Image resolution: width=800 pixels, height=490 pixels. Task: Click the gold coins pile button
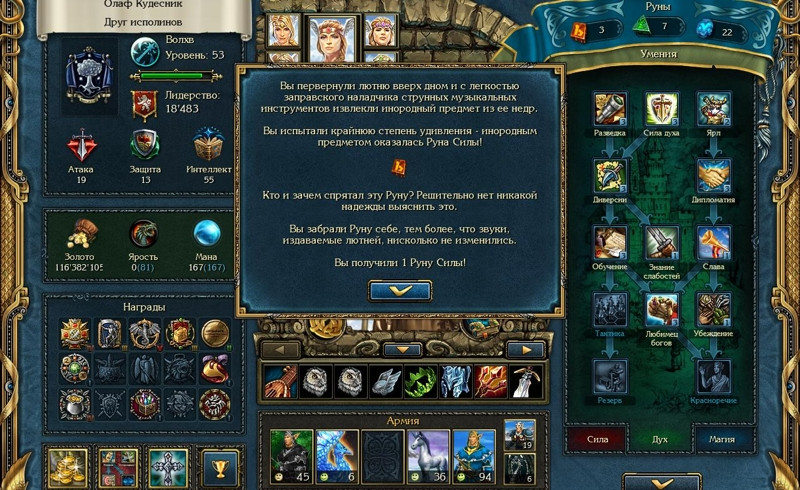point(68,468)
